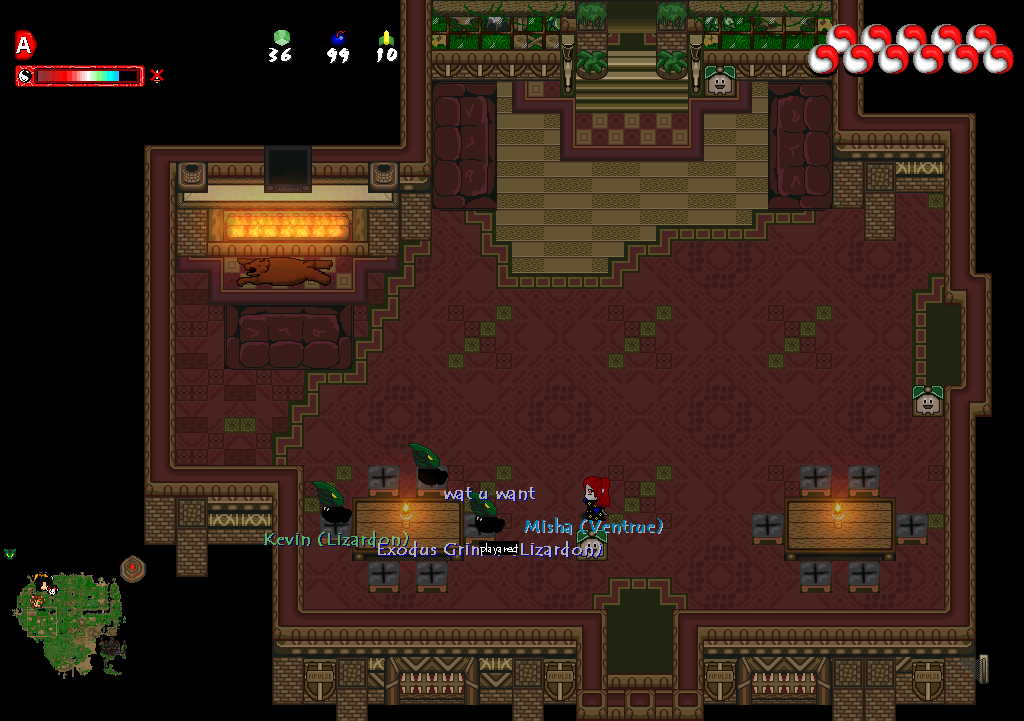Click the crossed-out icon beside the alignment bar
Image resolution: width=1024 pixels, height=721 pixels.
click(157, 76)
